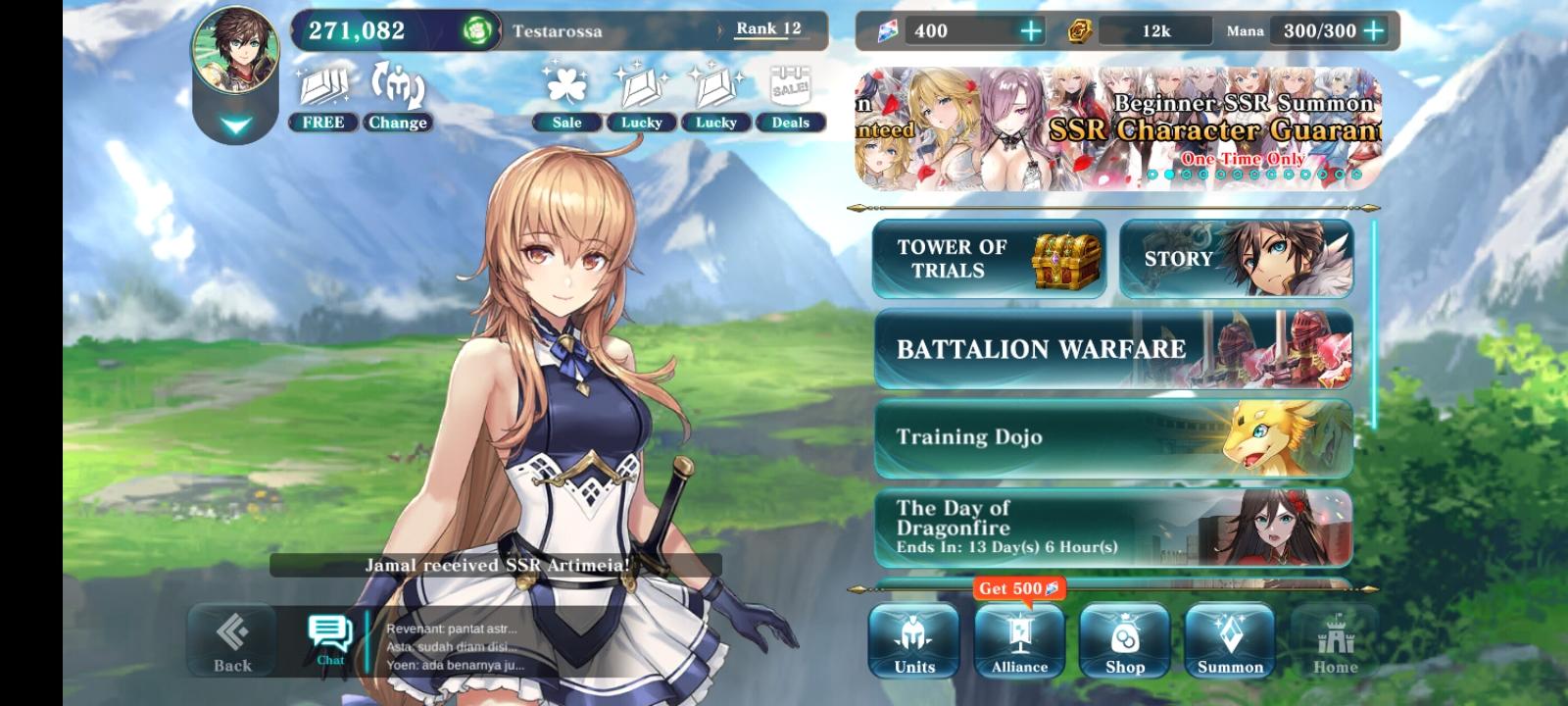1568x706 pixels.
Task: Collapse the profile panel with the blue chevron
Action: click(x=235, y=124)
